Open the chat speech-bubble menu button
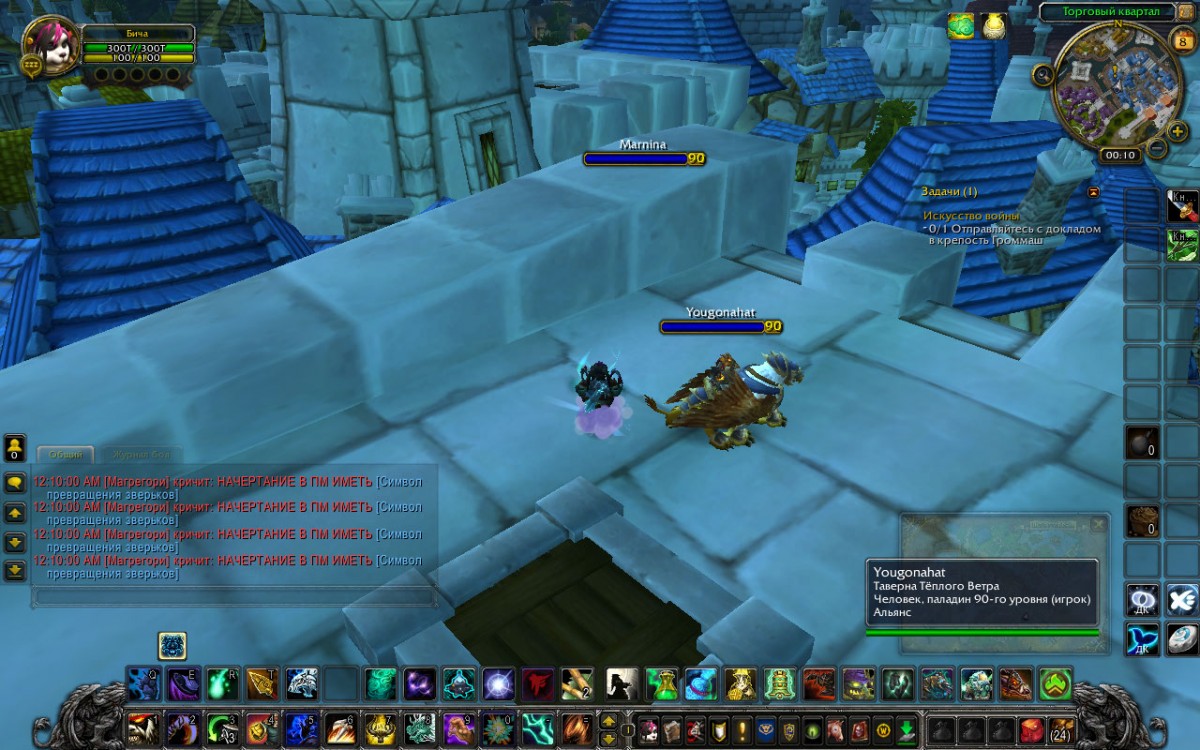1200x750 pixels. pos(15,482)
